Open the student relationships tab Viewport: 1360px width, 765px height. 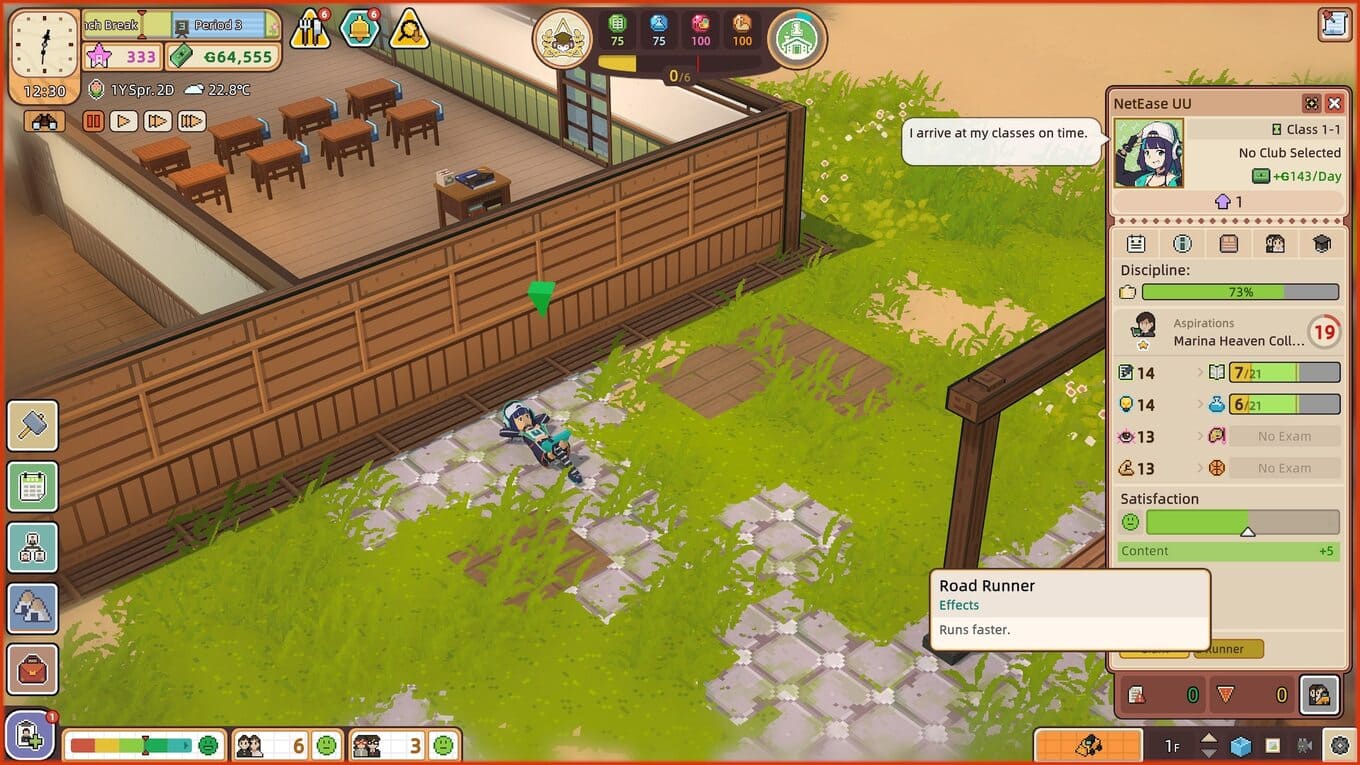1275,243
